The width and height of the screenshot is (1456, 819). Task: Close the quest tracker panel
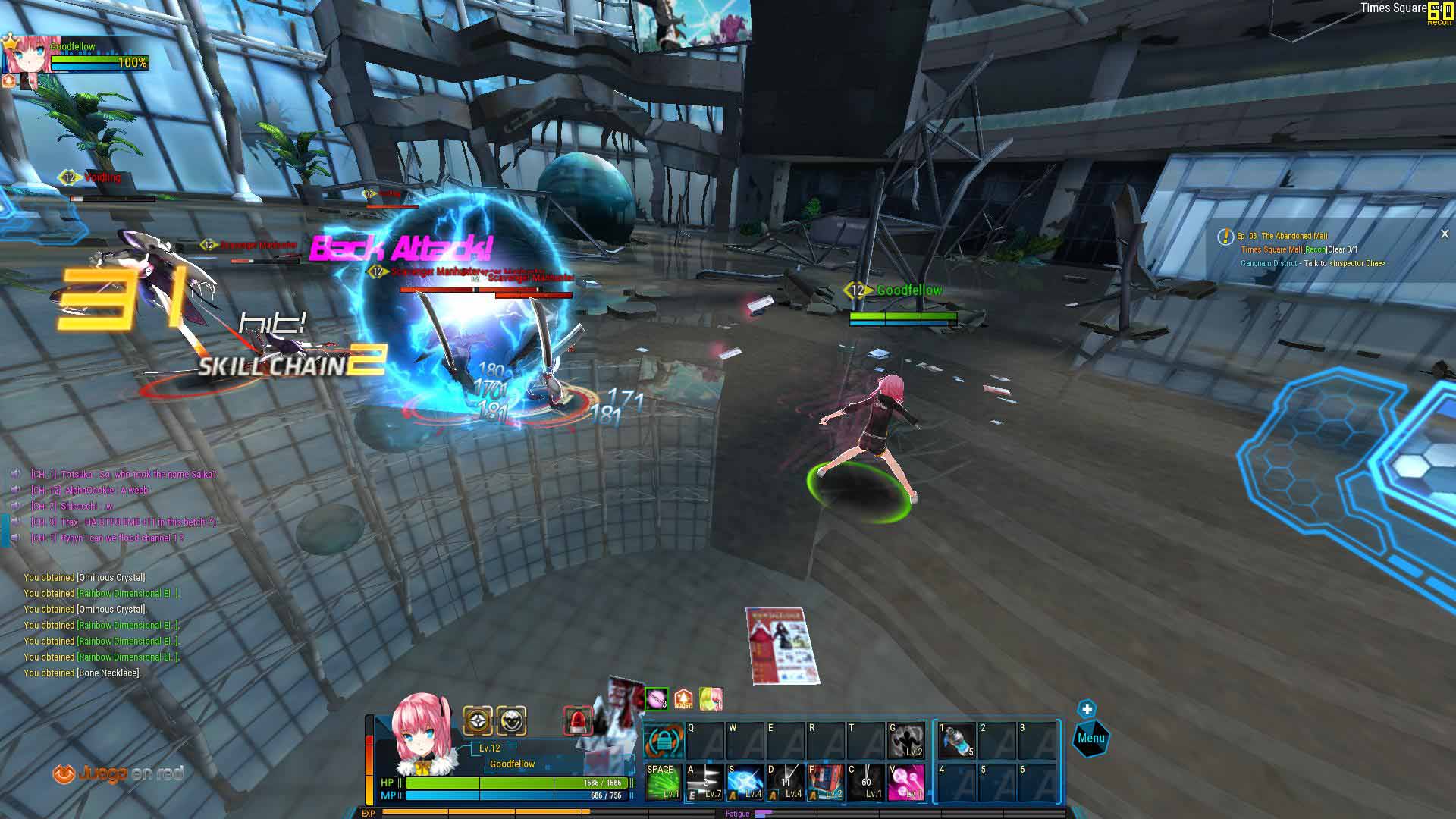[1444, 234]
